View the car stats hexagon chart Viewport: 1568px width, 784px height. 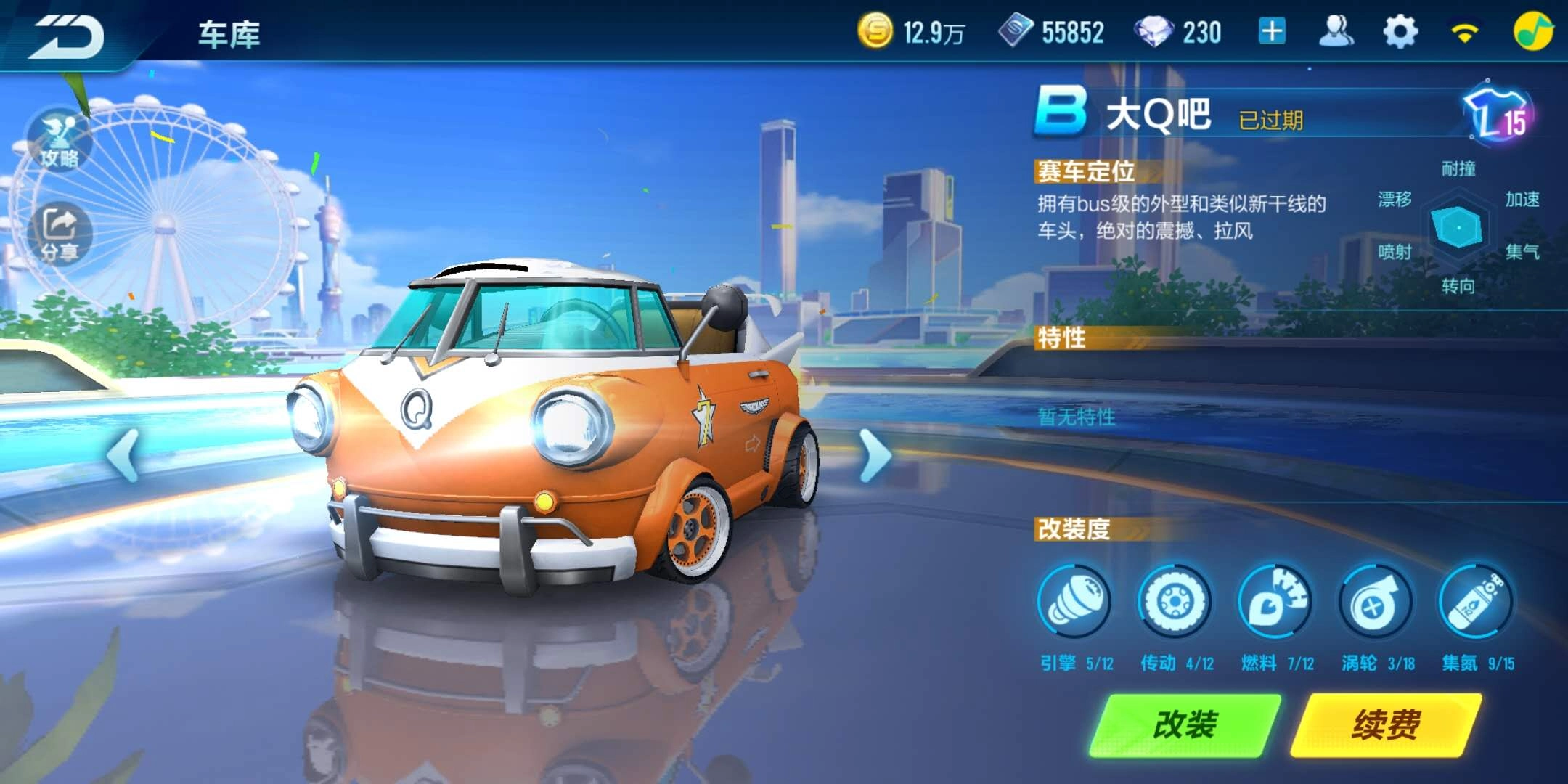(1458, 227)
